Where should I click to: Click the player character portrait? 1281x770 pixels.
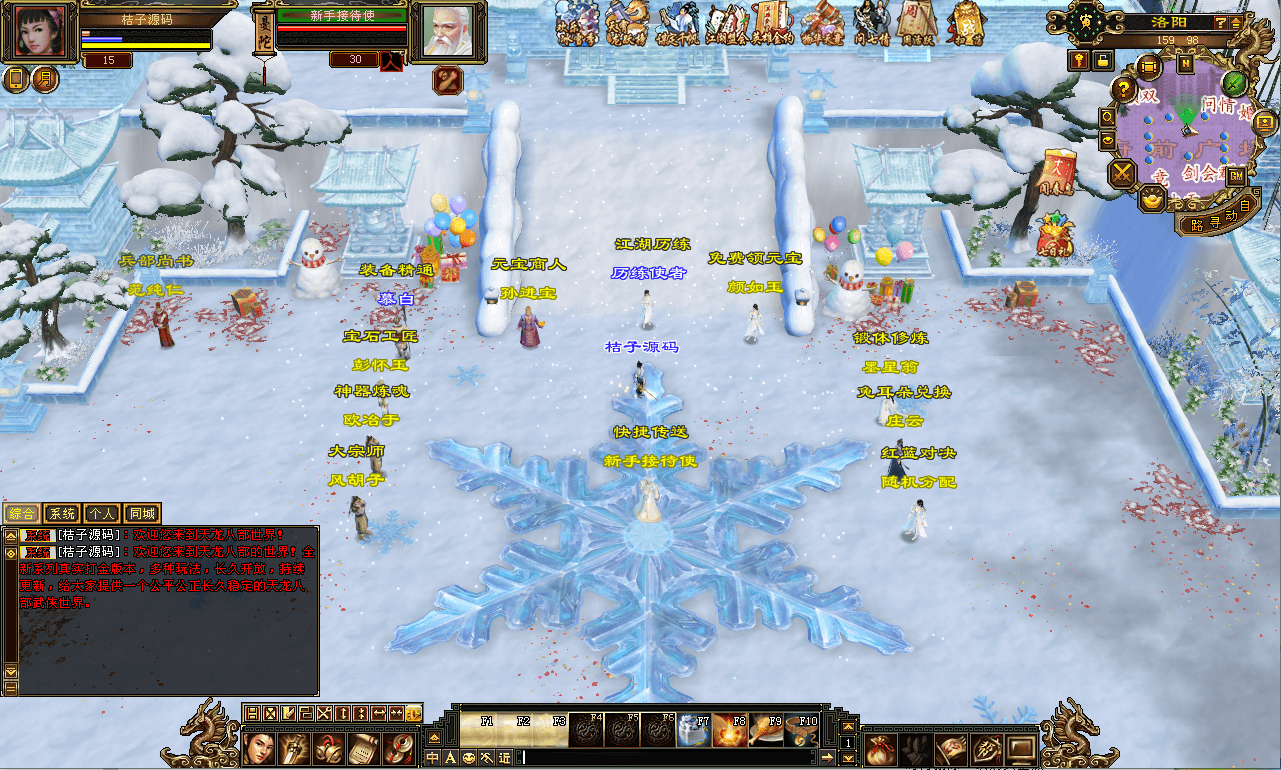click(42, 31)
